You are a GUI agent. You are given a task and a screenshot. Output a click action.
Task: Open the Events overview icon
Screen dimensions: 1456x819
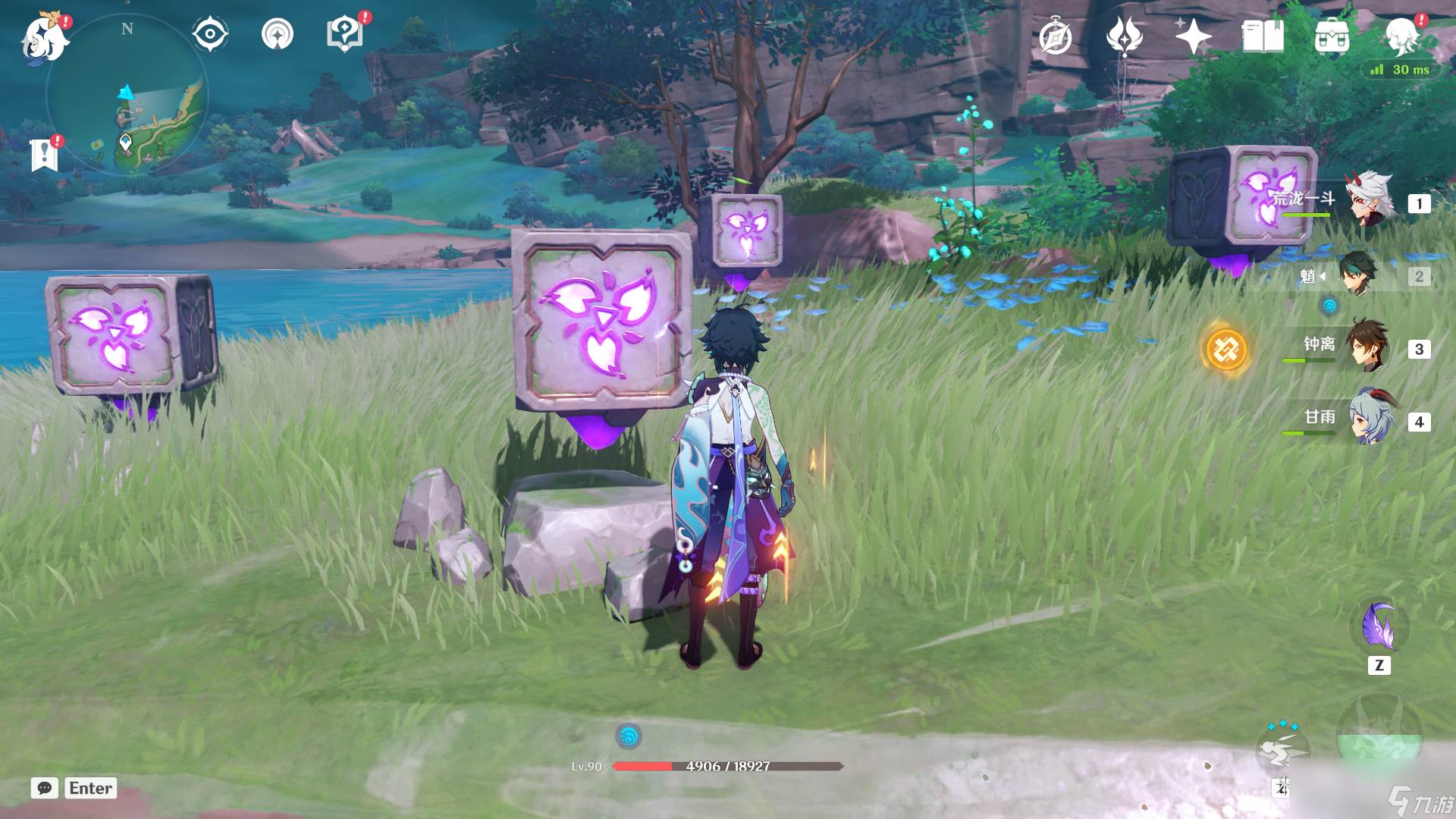coord(277,34)
